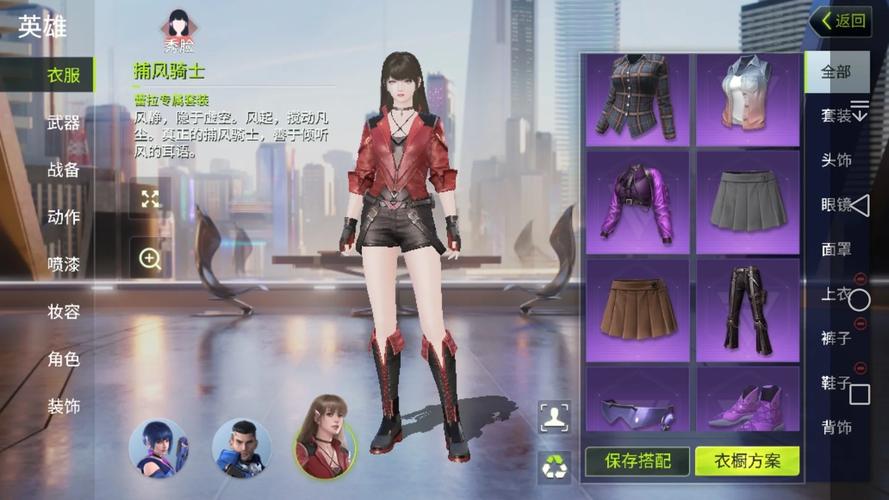This screenshot has width=889, height=500.
Task: Filter by 头饰 headwear category
Action: click(835, 161)
